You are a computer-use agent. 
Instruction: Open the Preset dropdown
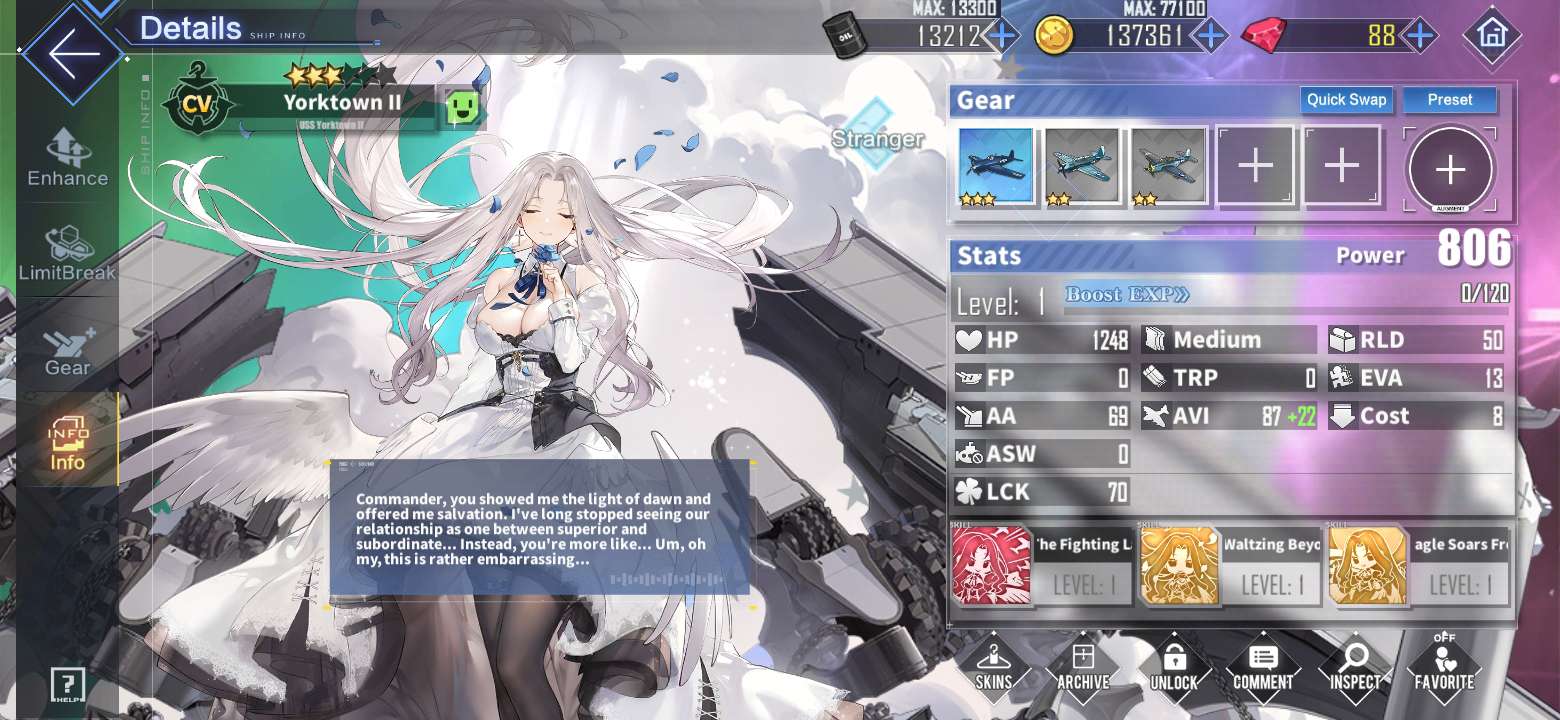tap(1449, 100)
